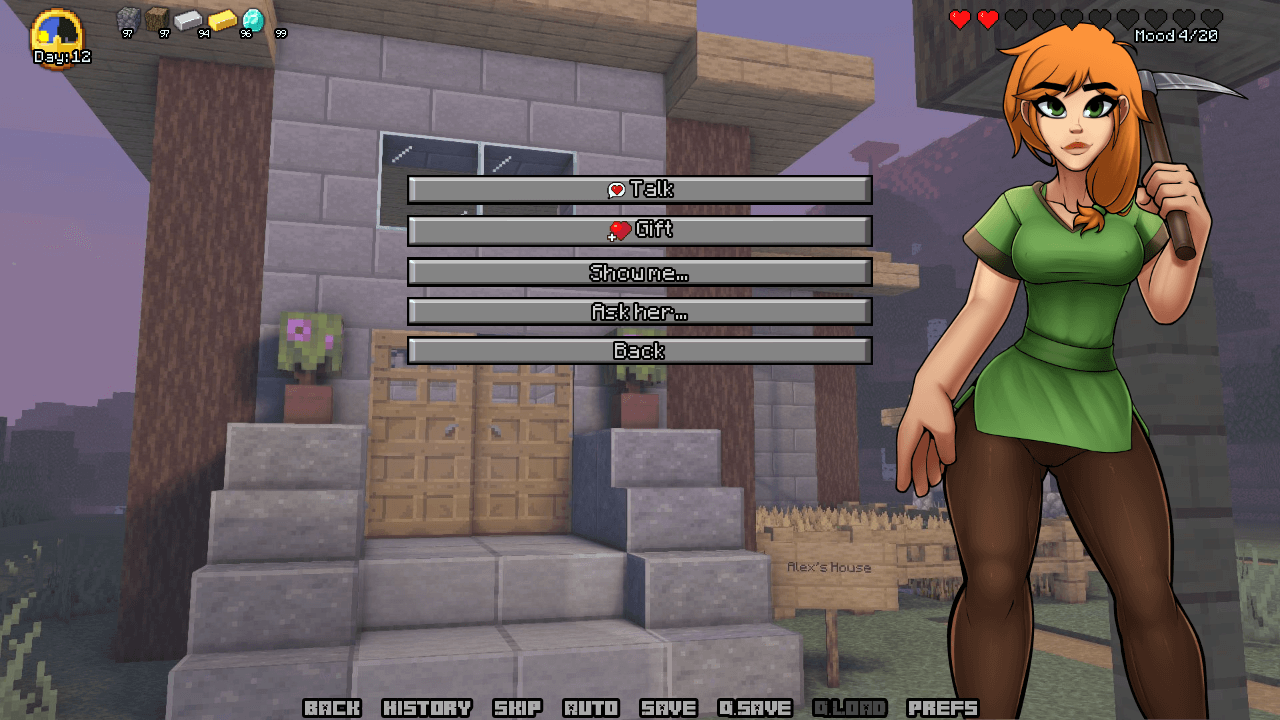
Task: Choose the Talk dialogue option
Action: tap(640, 190)
